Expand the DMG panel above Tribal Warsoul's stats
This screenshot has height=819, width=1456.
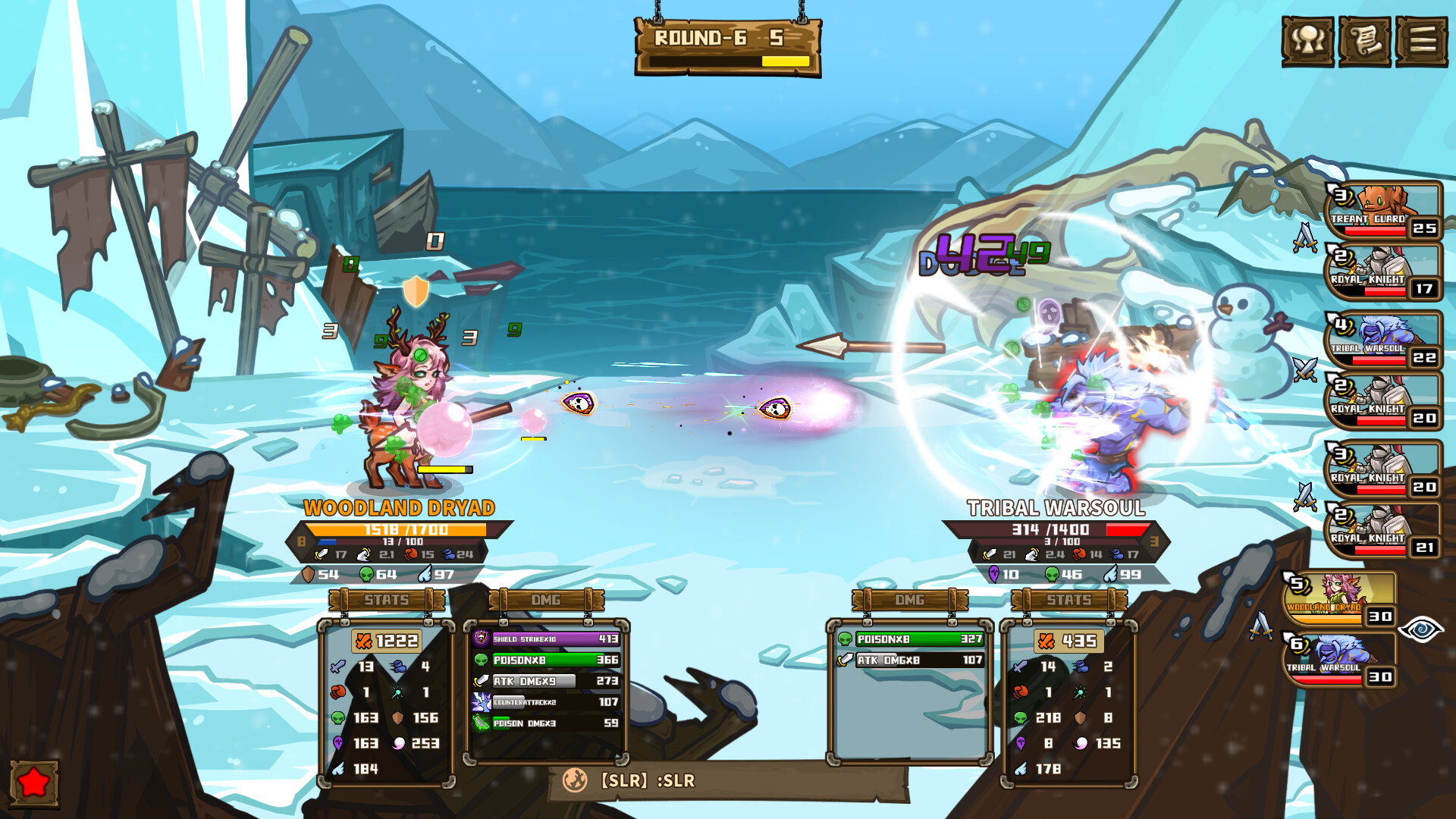pyautogui.click(x=909, y=600)
